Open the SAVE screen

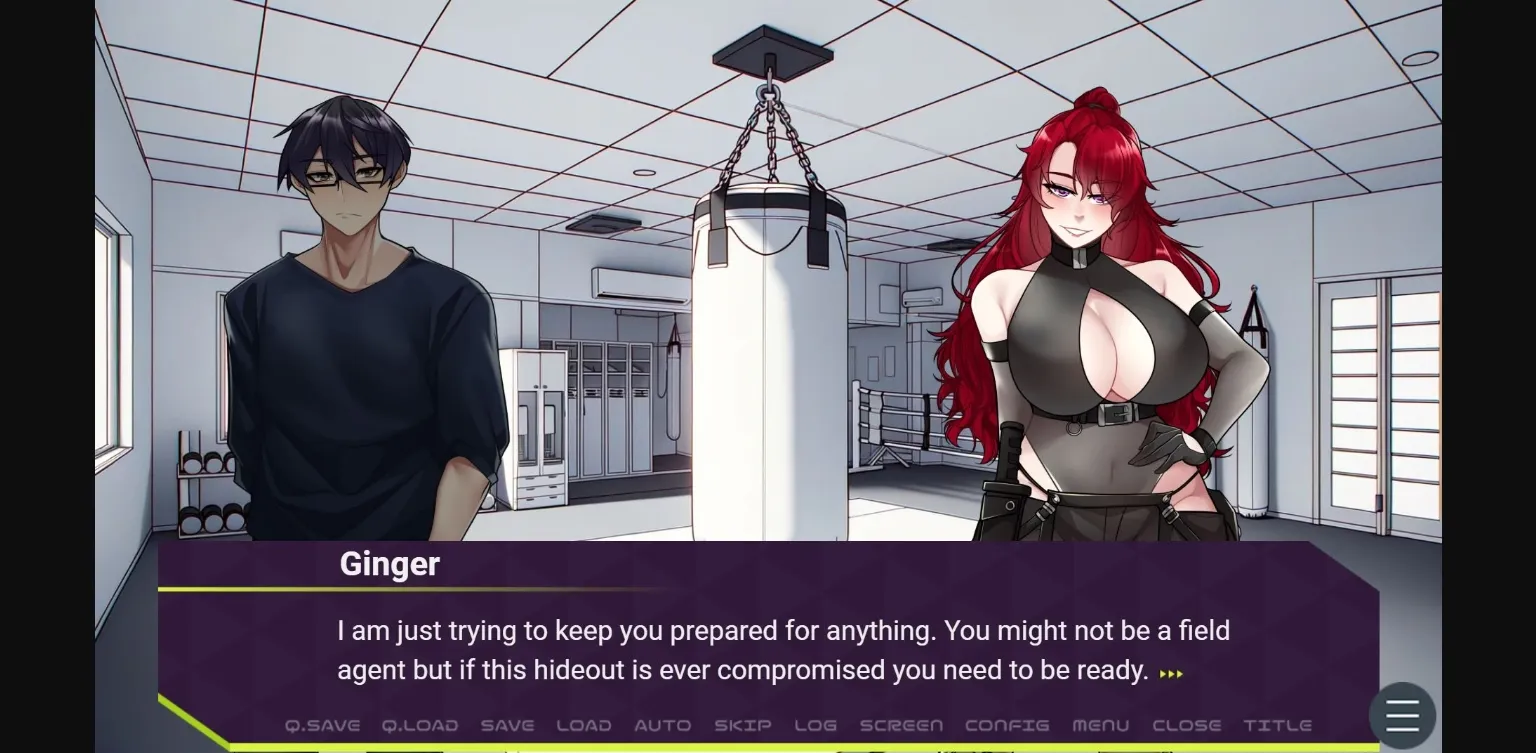coord(507,725)
